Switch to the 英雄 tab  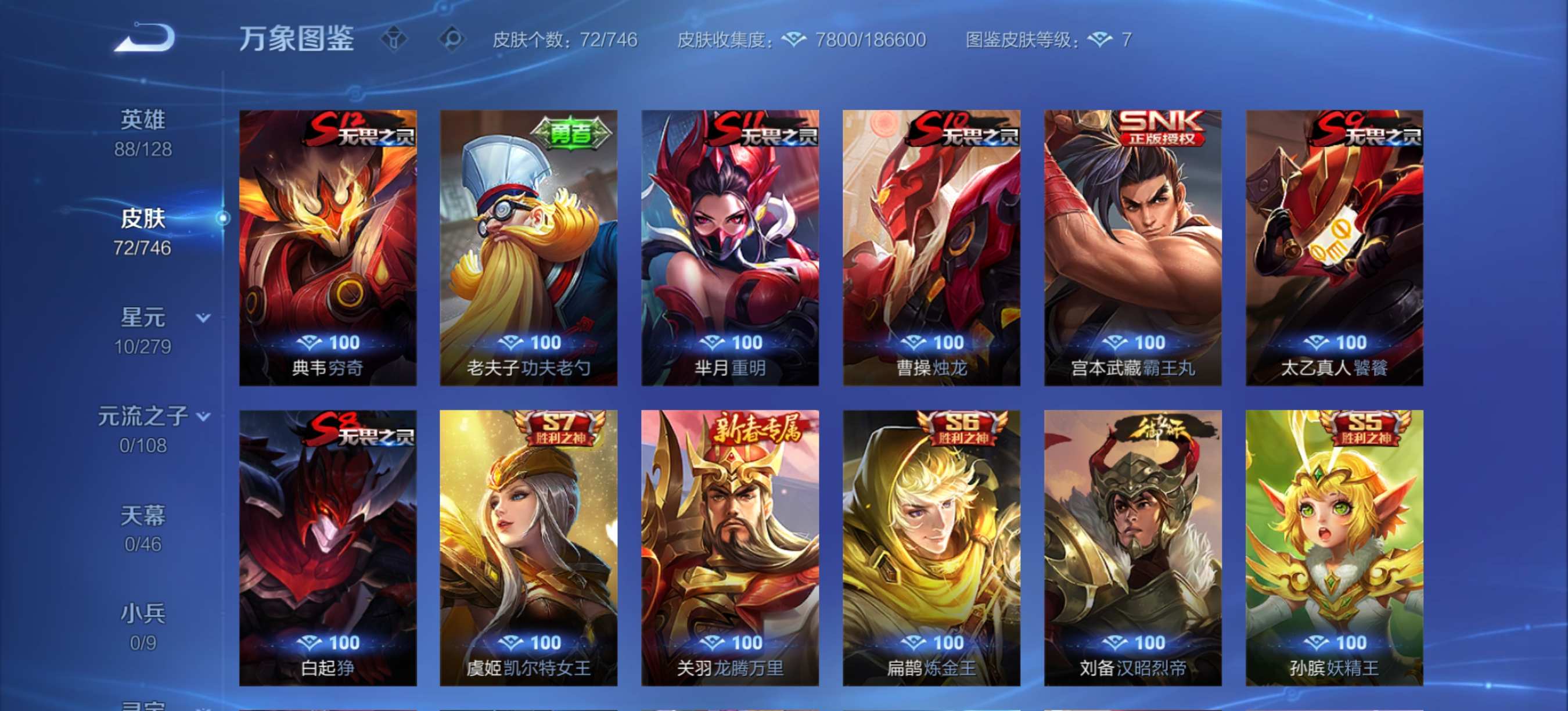coord(141,119)
